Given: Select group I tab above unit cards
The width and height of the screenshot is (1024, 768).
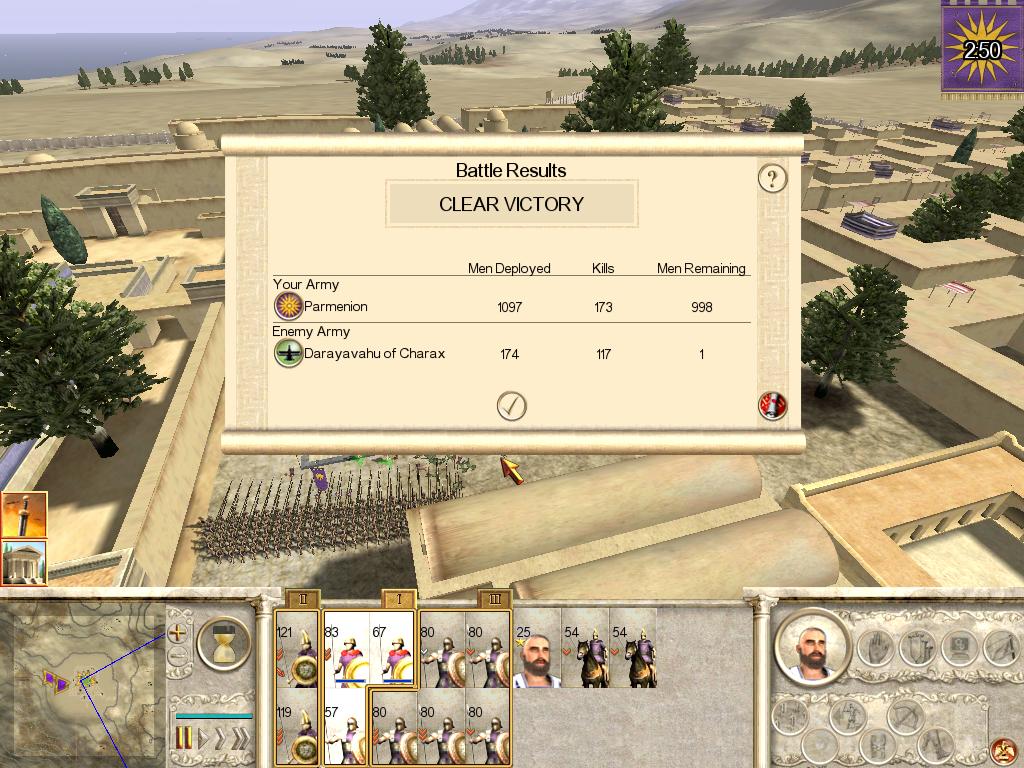Looking at the screenshot, I should click(399, 598).
